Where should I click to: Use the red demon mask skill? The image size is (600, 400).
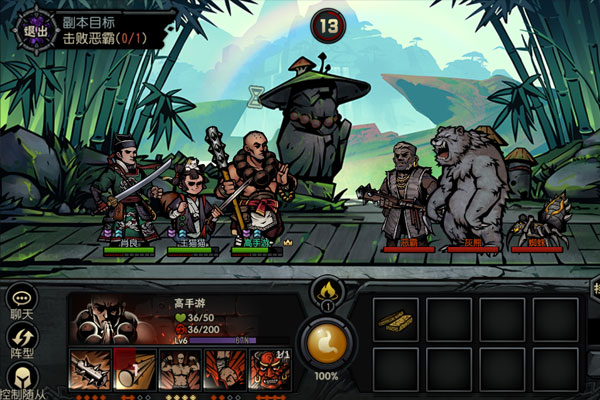[x=268, y=370]
